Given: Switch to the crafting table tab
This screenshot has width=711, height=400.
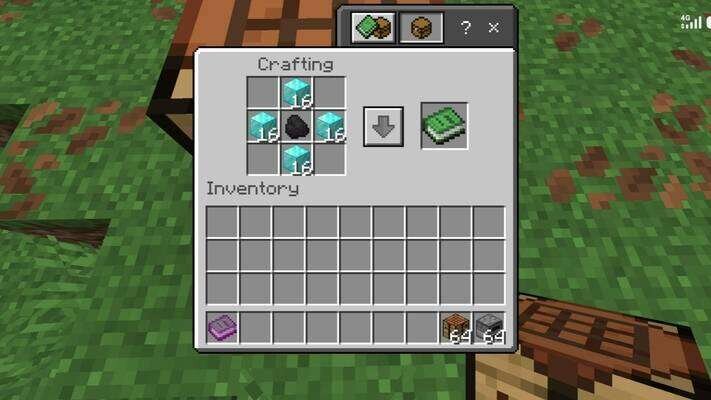Looking at the screenshot, I should coord(421,27).
